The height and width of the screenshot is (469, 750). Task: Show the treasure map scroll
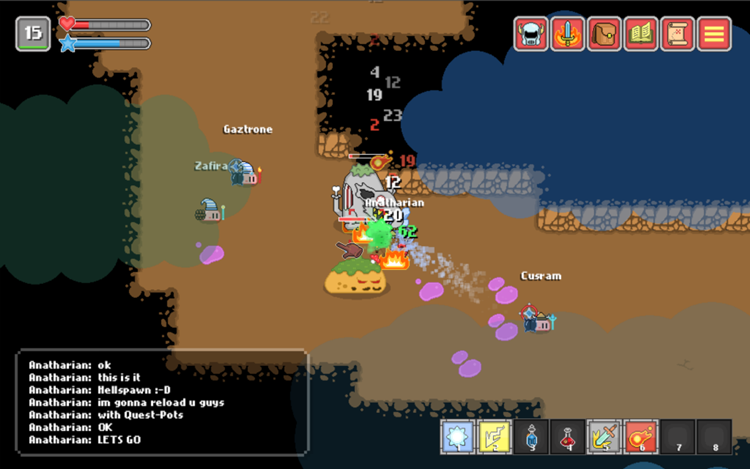point(678,34)
